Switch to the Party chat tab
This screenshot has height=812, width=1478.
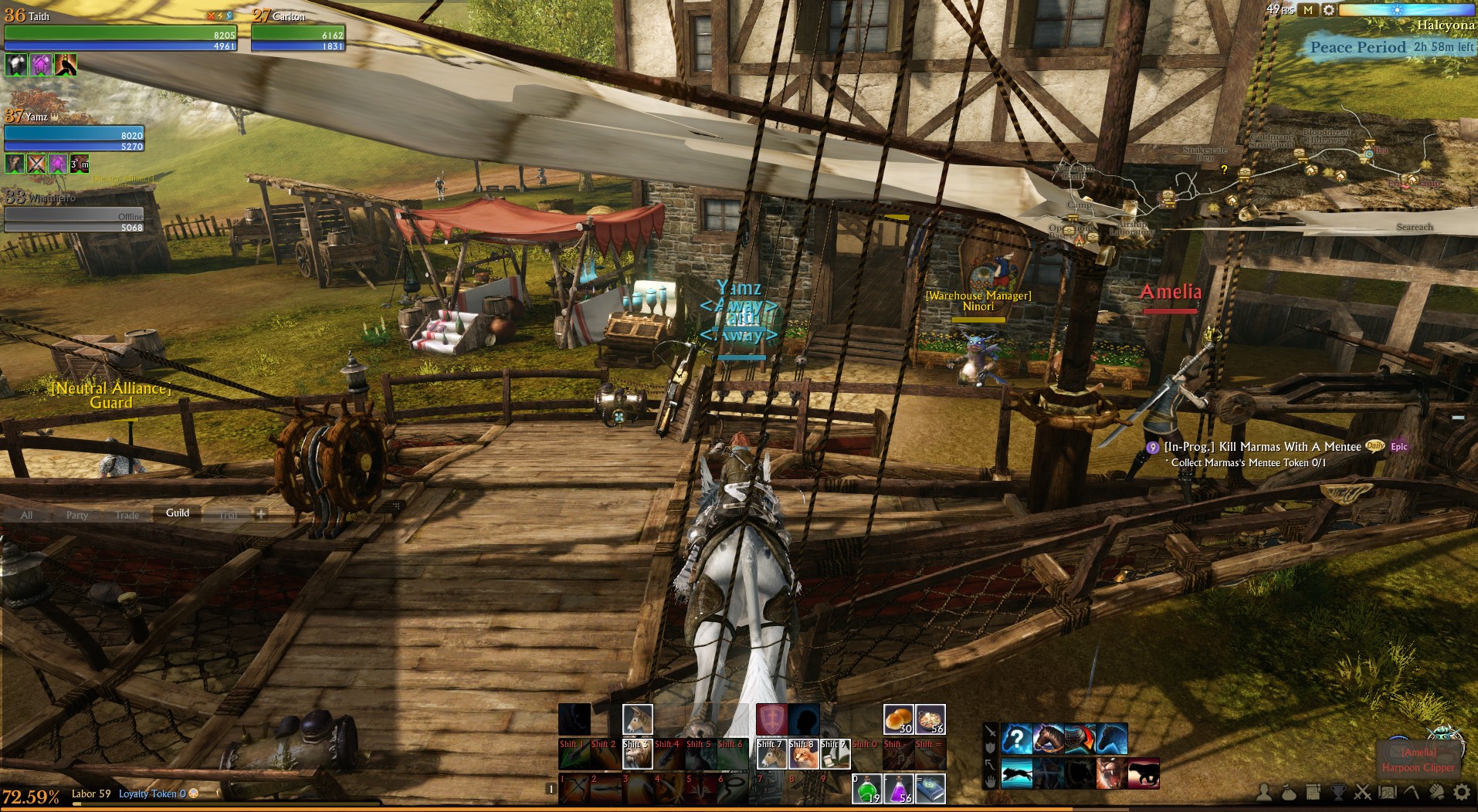[76, 515]
